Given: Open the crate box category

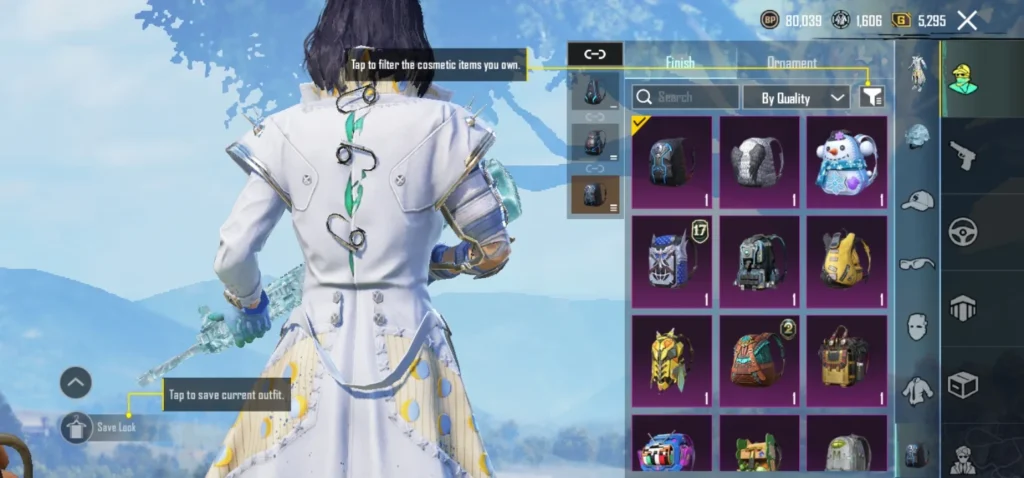Looking at the screenshot, I should coord(962,384).
